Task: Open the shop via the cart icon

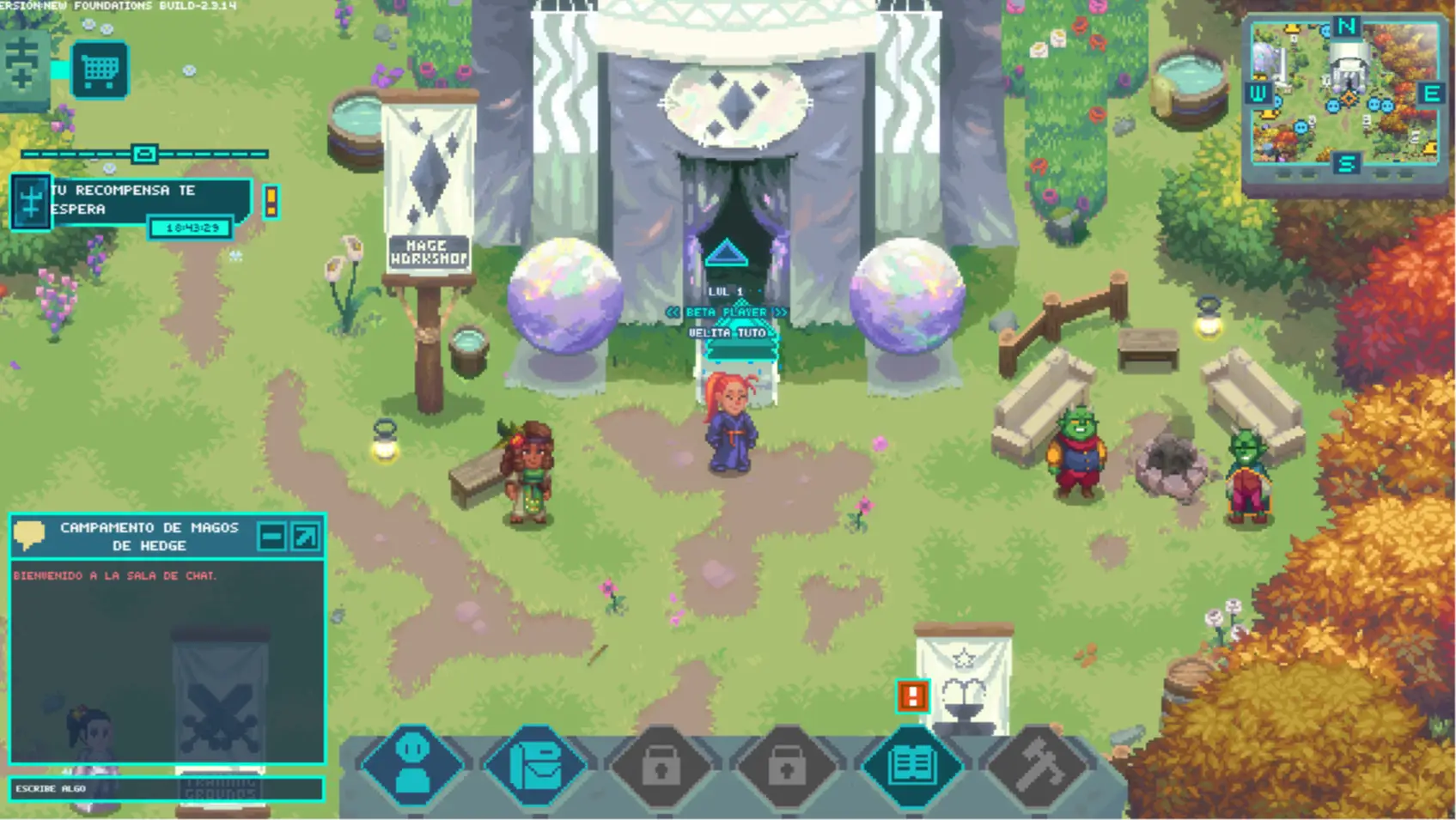Action: coord(99,70)
